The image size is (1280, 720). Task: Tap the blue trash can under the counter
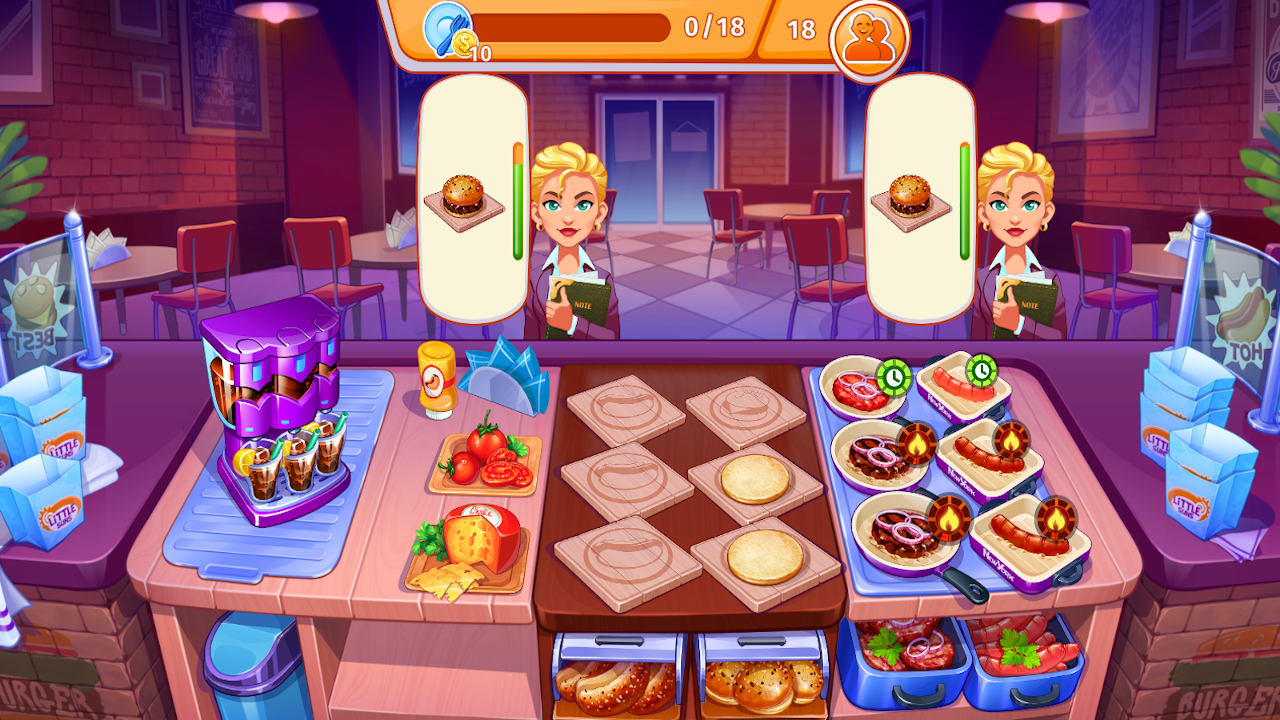tap(247, 665)
